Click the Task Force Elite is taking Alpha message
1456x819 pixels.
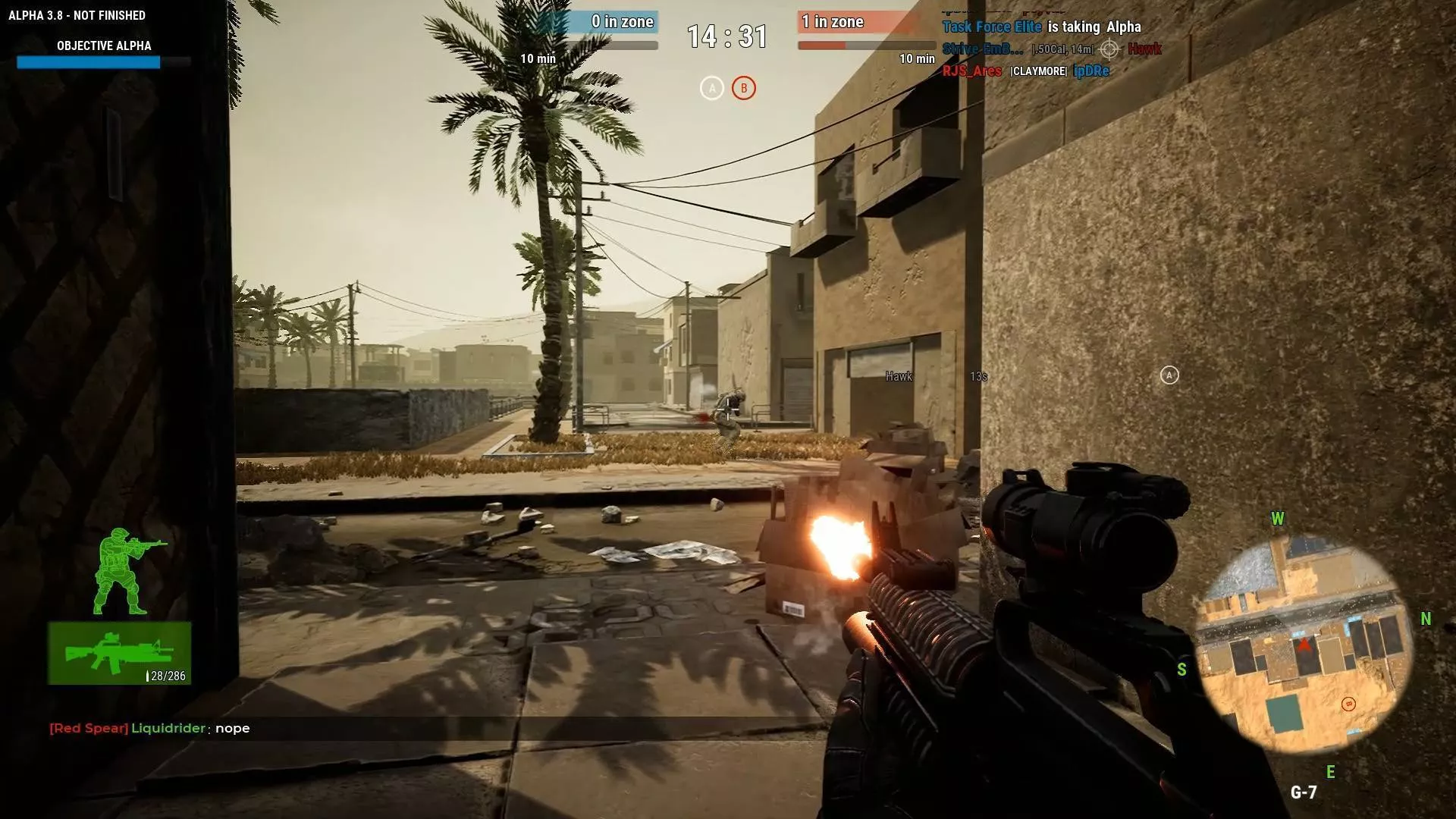pyautogui.click(x=1042, y=27)
